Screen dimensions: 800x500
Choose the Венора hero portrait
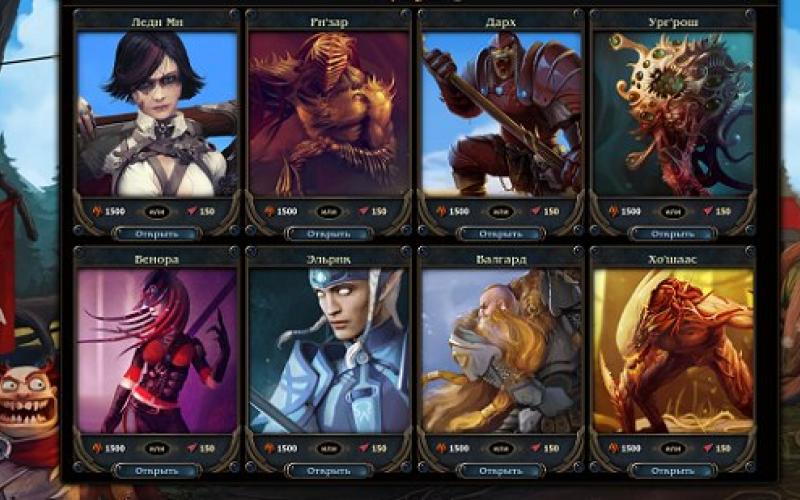point(157,350)
